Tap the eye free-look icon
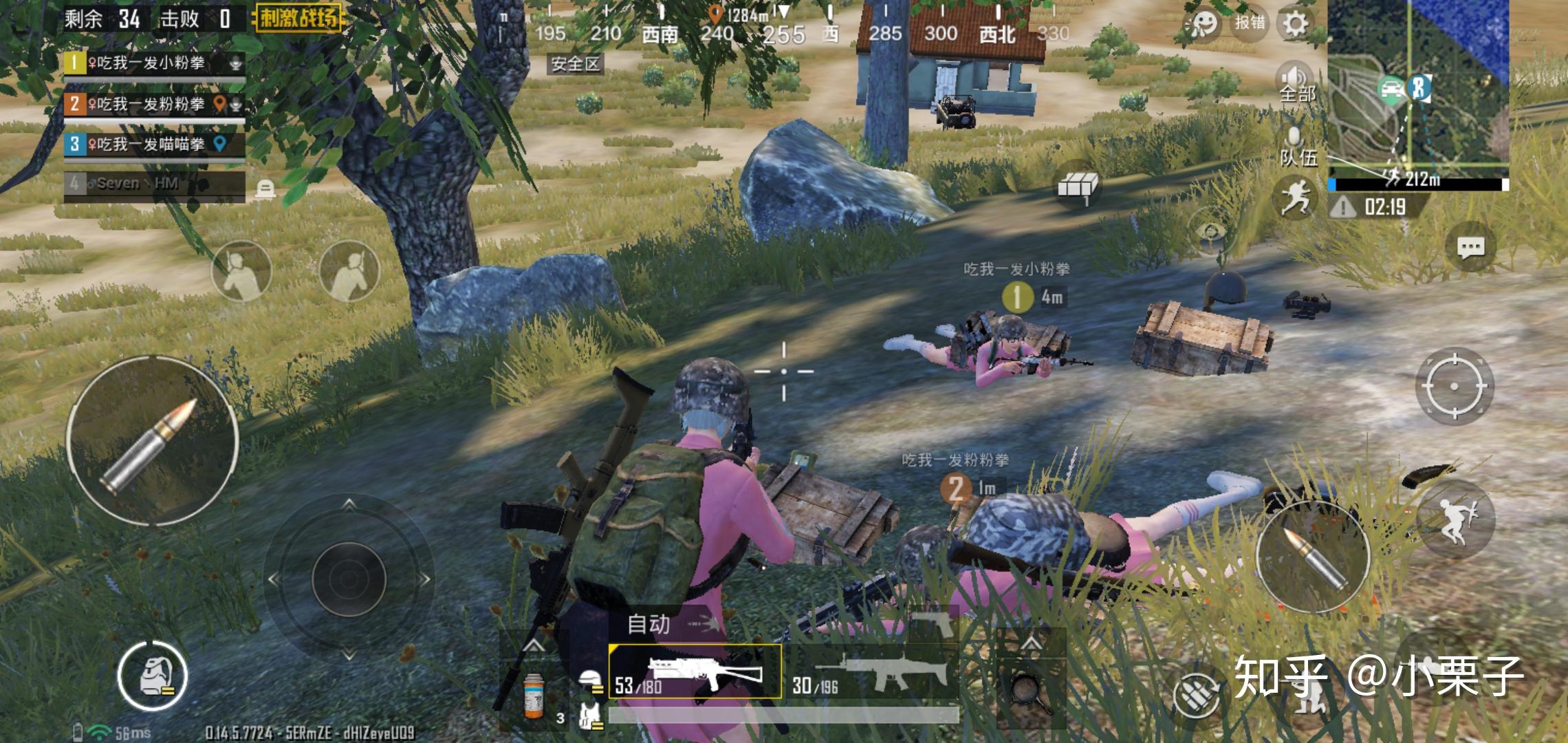1568x743 pixels. pyautogui.click(x=1212, y=231)
